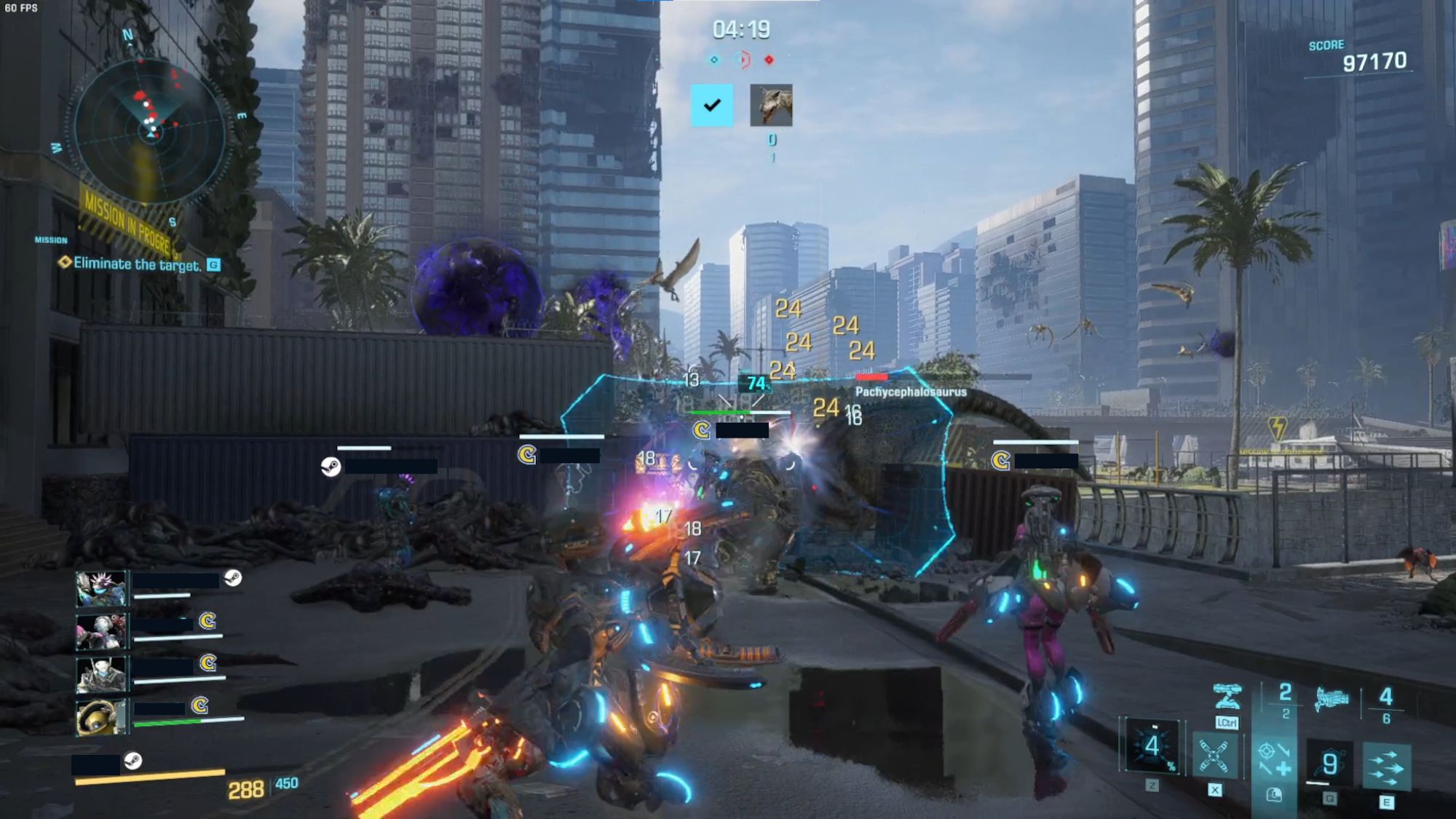Trigger the multi-arrow dash ability icon

coord(1386,767)
